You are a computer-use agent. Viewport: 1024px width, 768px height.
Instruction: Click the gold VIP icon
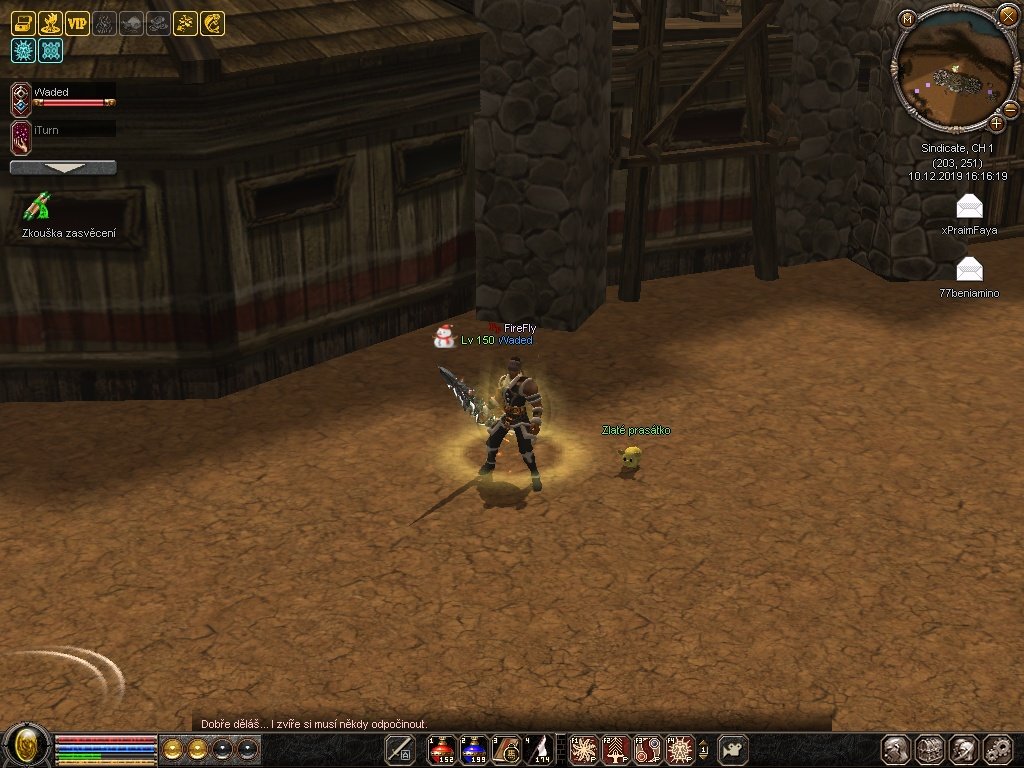(77, 24)
